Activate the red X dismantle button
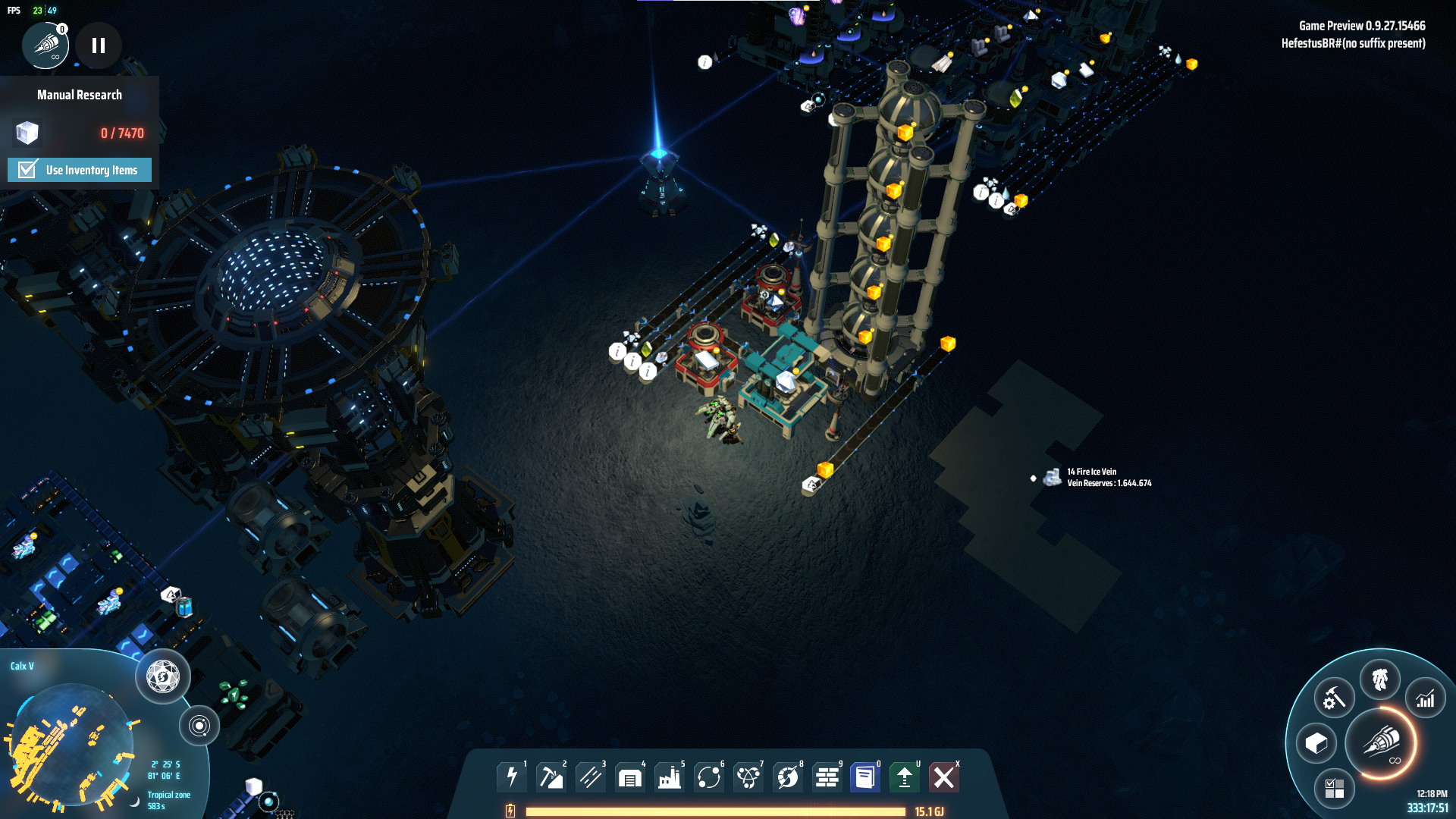1456x819 pixels. click(x=944, y=777)
